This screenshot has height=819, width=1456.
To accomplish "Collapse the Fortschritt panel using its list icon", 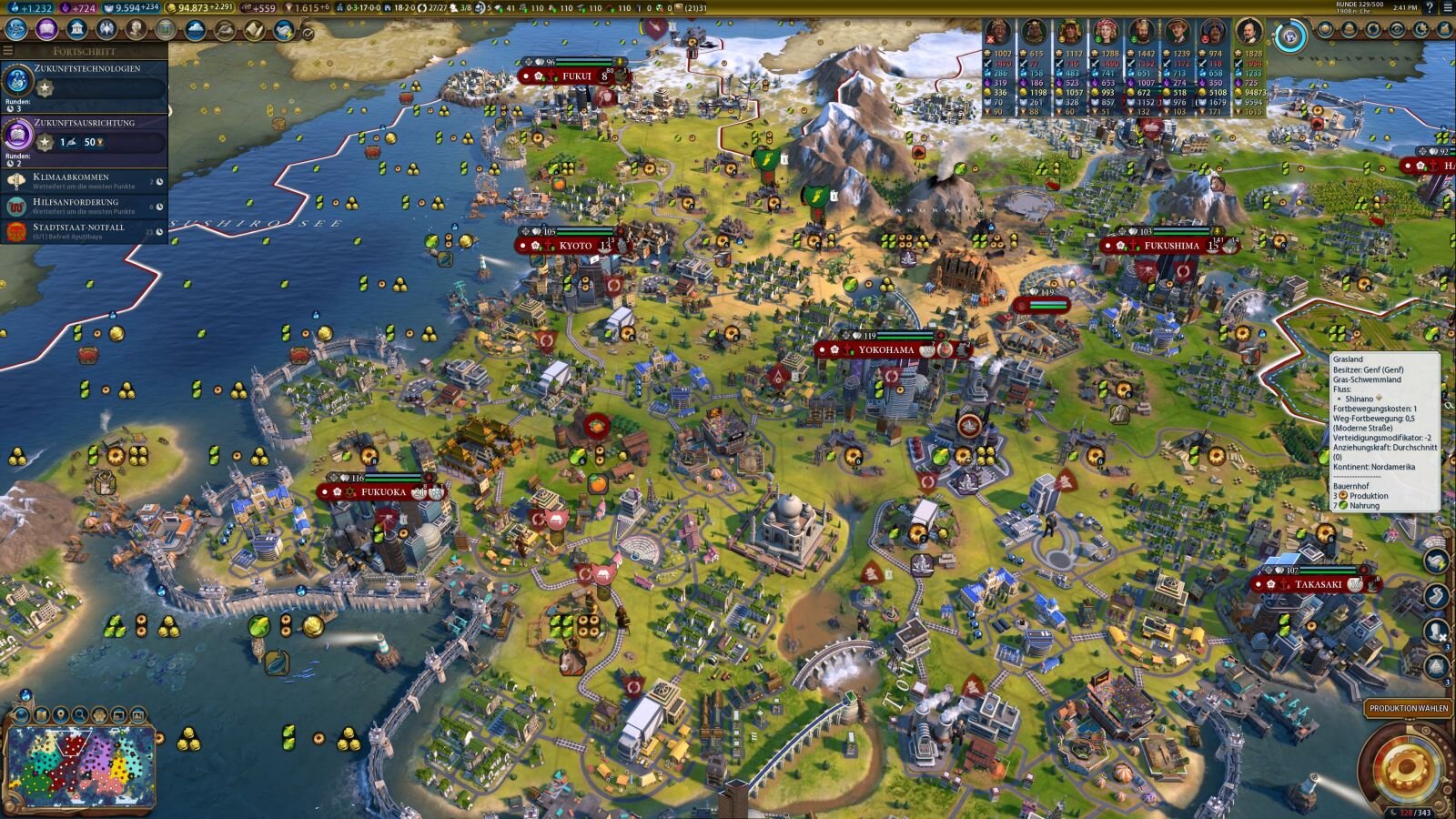I will (8, 51).
